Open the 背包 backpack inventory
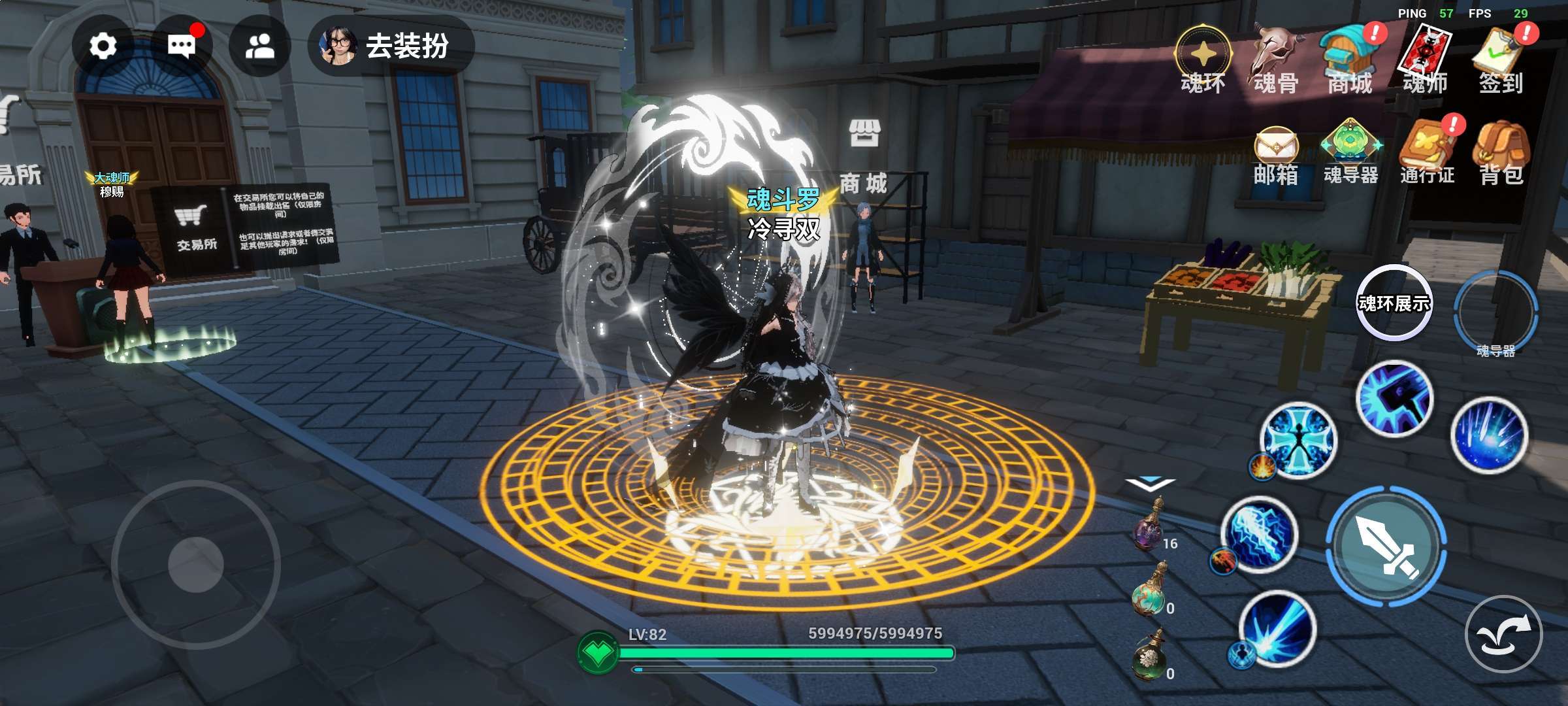1568x706 pixels. 1501,154
